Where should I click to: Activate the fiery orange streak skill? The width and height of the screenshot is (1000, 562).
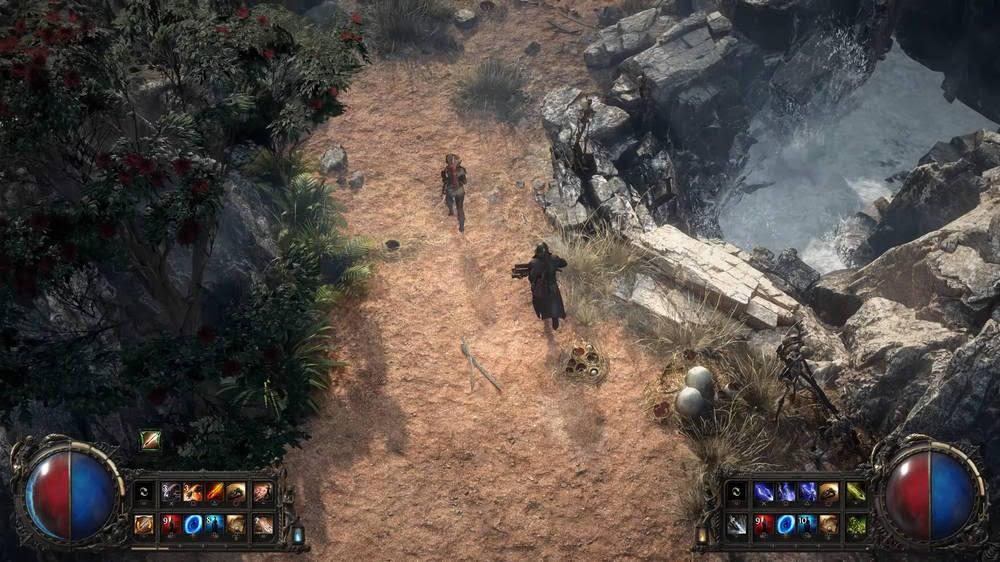coord(214,492)
